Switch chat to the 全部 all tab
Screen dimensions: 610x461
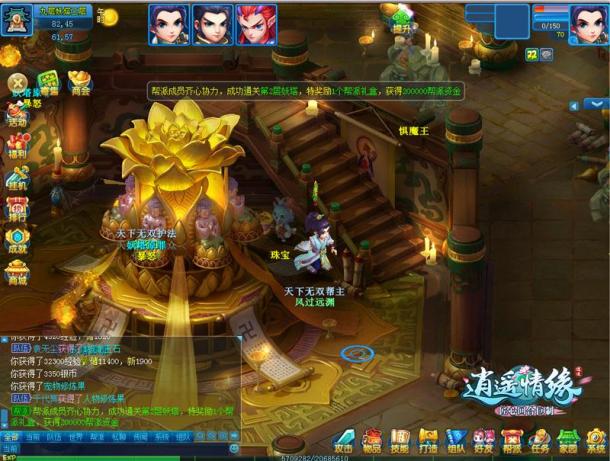click(x=10, y=437)
